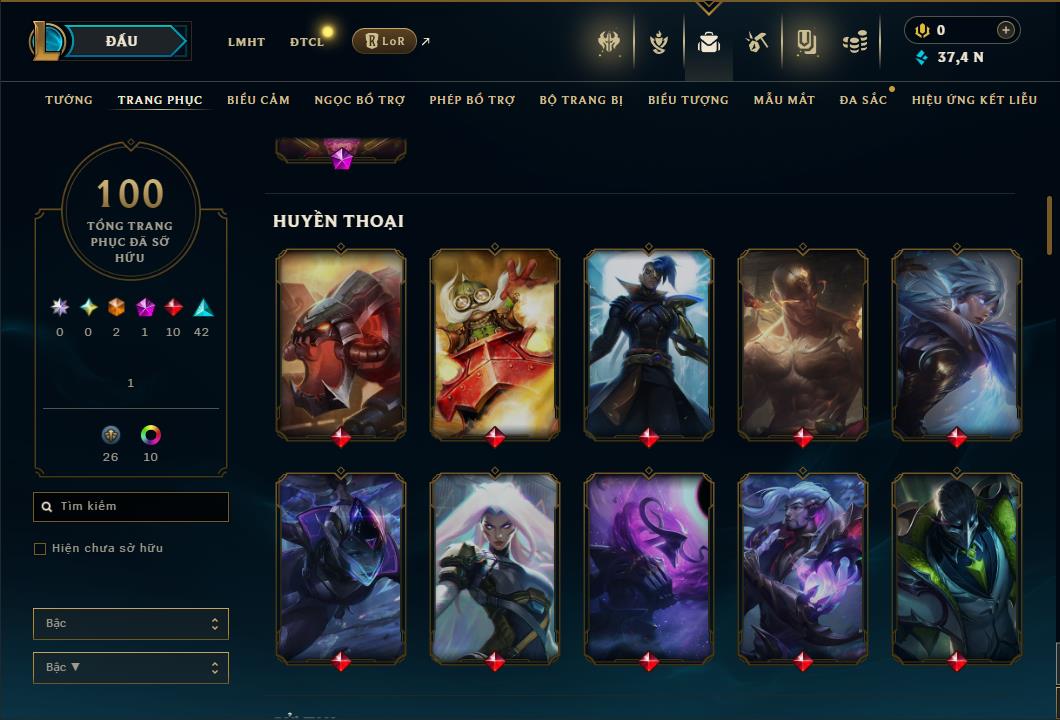This screenshot has height=720, width=1060.
Task: Click the plus button to buy RP
Action: click(1005, 30)
